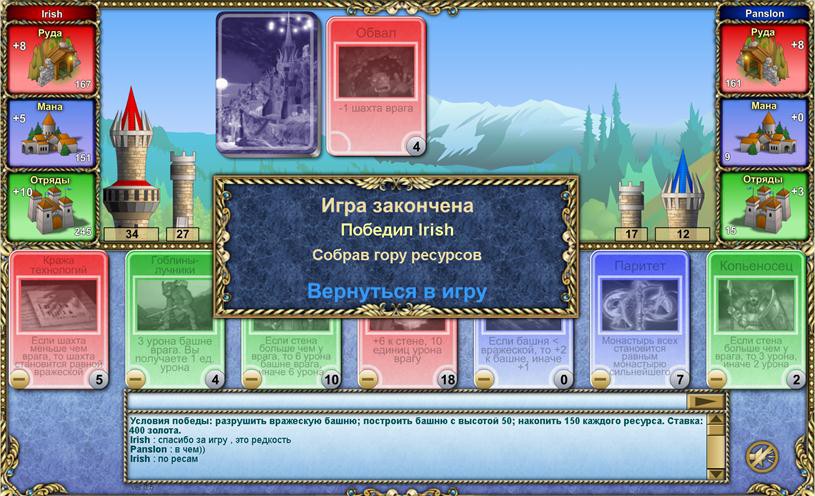
Task: View the played "Обвал" card
Action: pyautogui.click(x=375, y=88)
